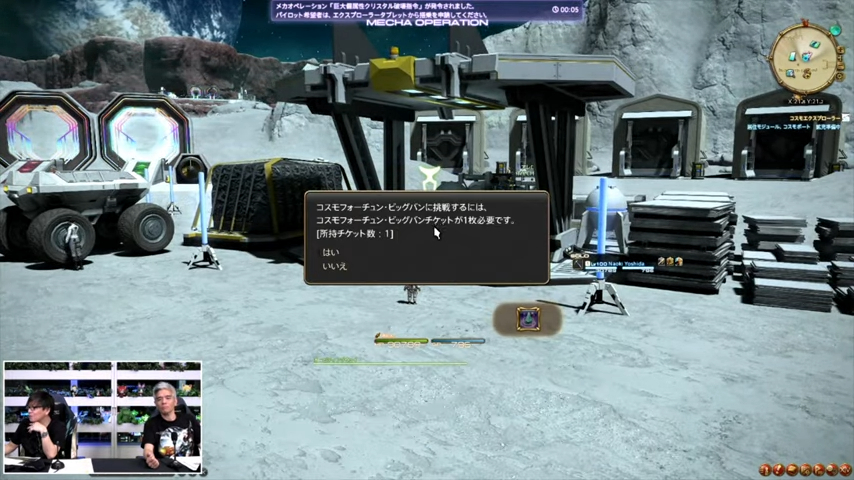The image size is (854, 480).
Task: Choose いいえ in the ticket prompt
Action: tap(334, 267)
